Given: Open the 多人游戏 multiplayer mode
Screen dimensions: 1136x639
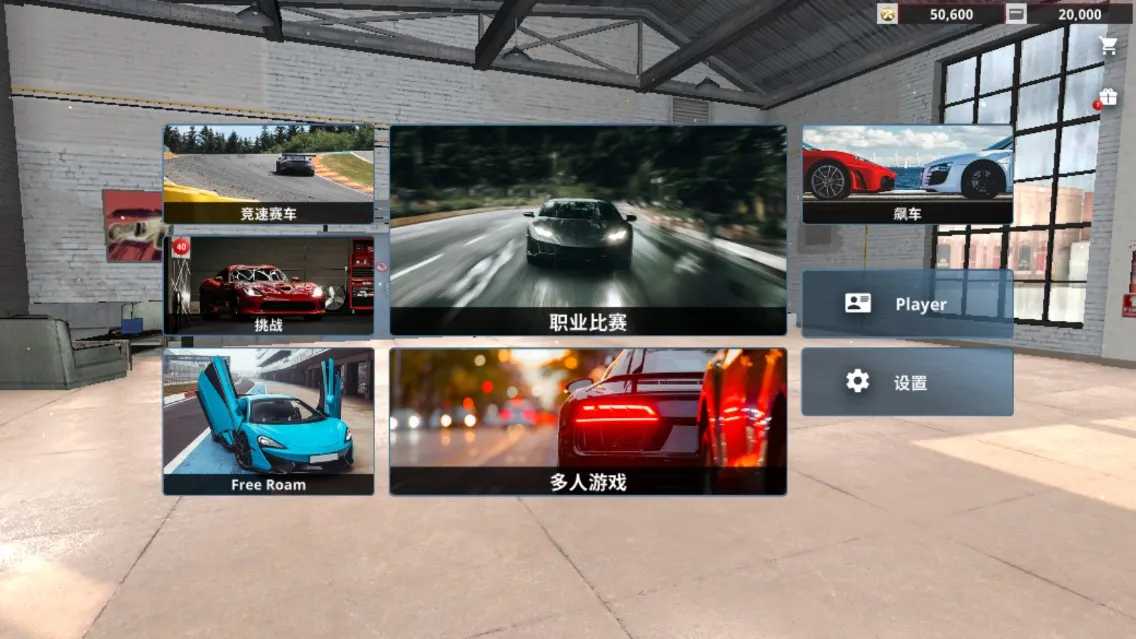Looking at the screenshot, I should [x=588, y=421].
